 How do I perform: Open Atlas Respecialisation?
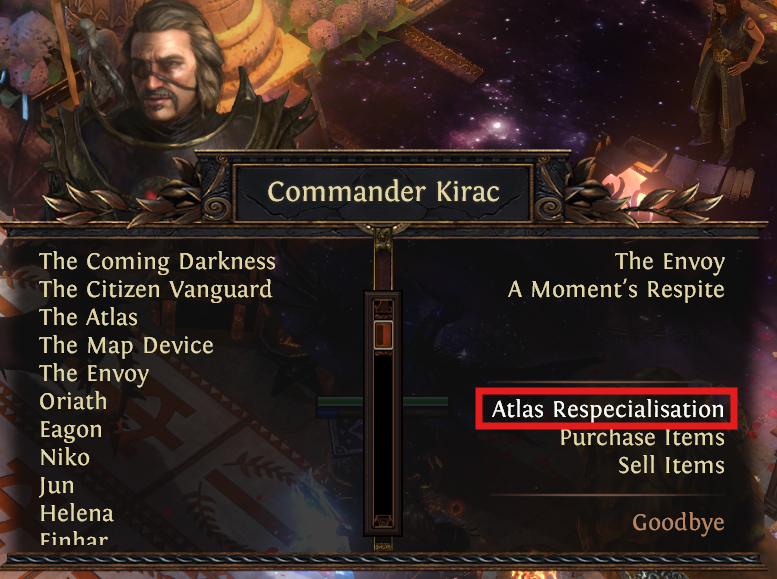[607, 410]
